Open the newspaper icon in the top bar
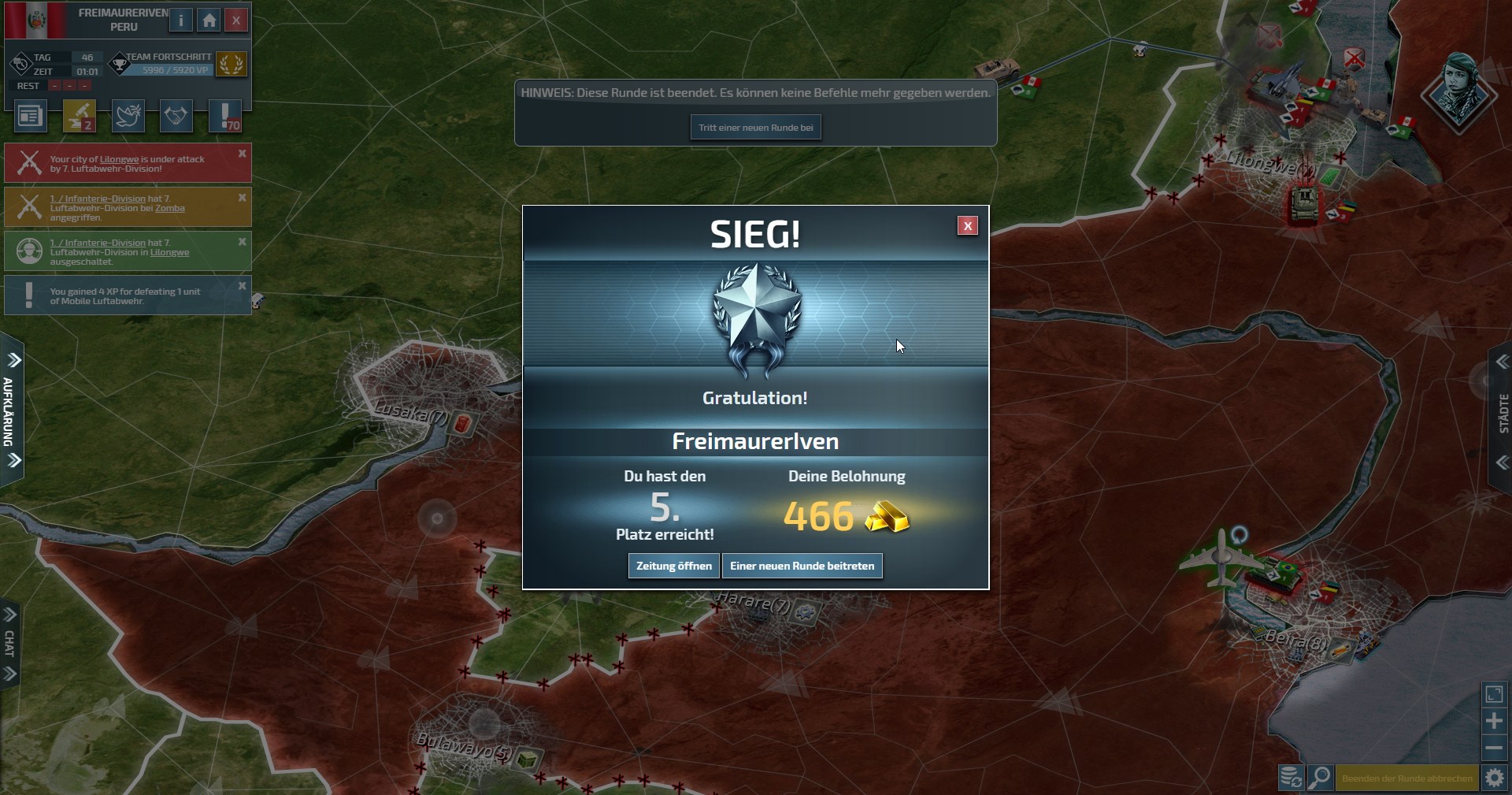Viewport: 1512px width, 795px height. point(30,117)
